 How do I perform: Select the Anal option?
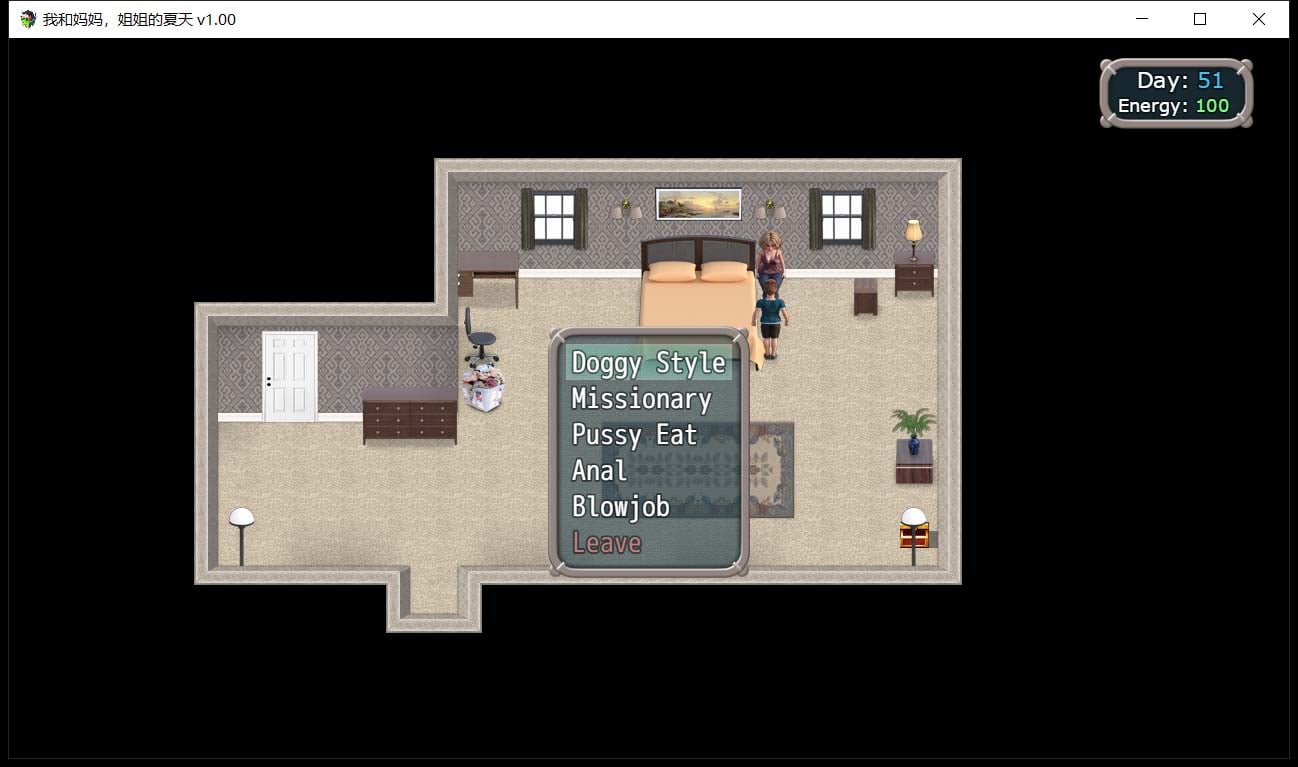tap(598, 470)
